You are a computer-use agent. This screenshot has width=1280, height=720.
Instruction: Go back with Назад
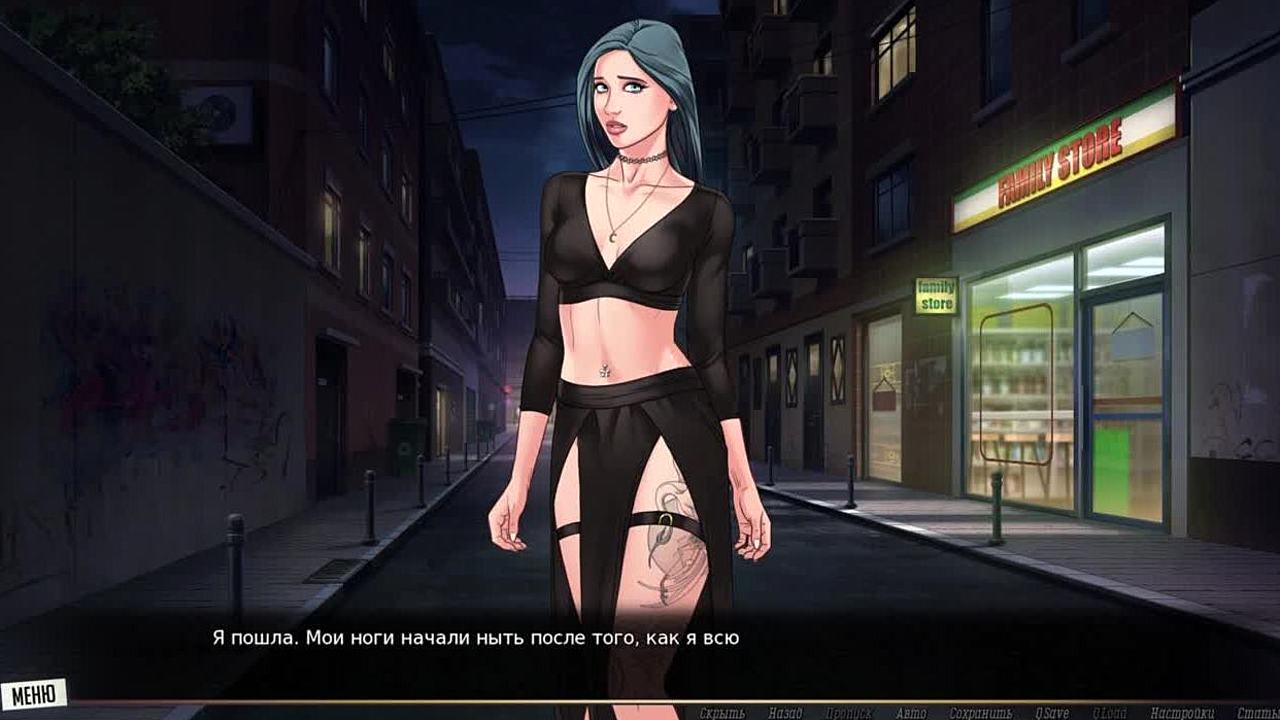coord(785,713)
